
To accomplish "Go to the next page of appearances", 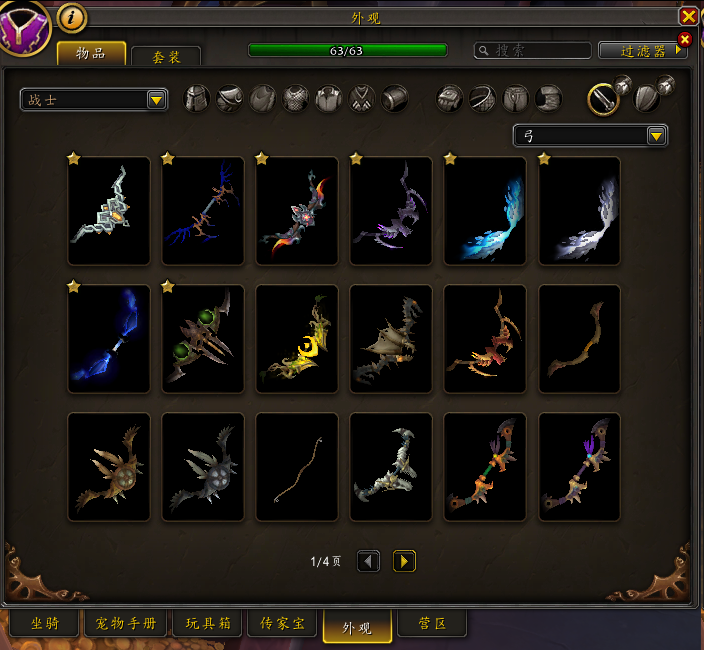I will click(404, 562).
